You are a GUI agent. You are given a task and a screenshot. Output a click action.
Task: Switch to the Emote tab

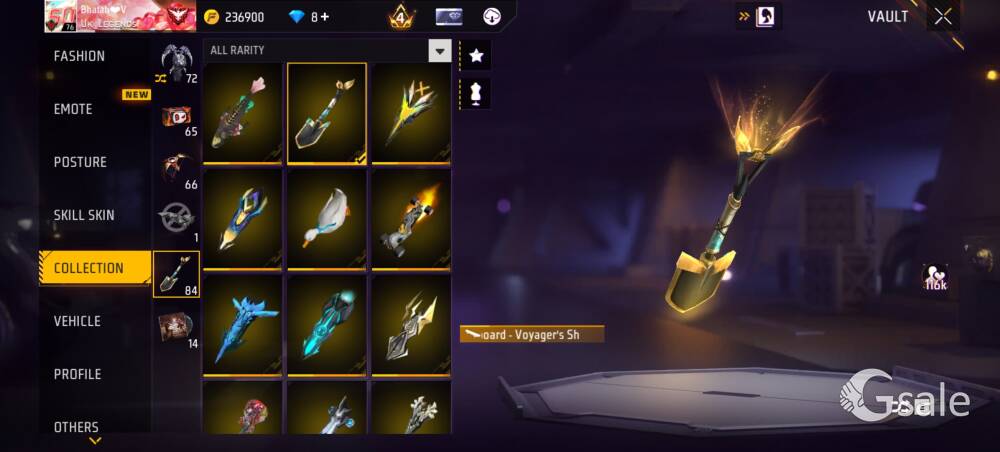pos(73,109)
